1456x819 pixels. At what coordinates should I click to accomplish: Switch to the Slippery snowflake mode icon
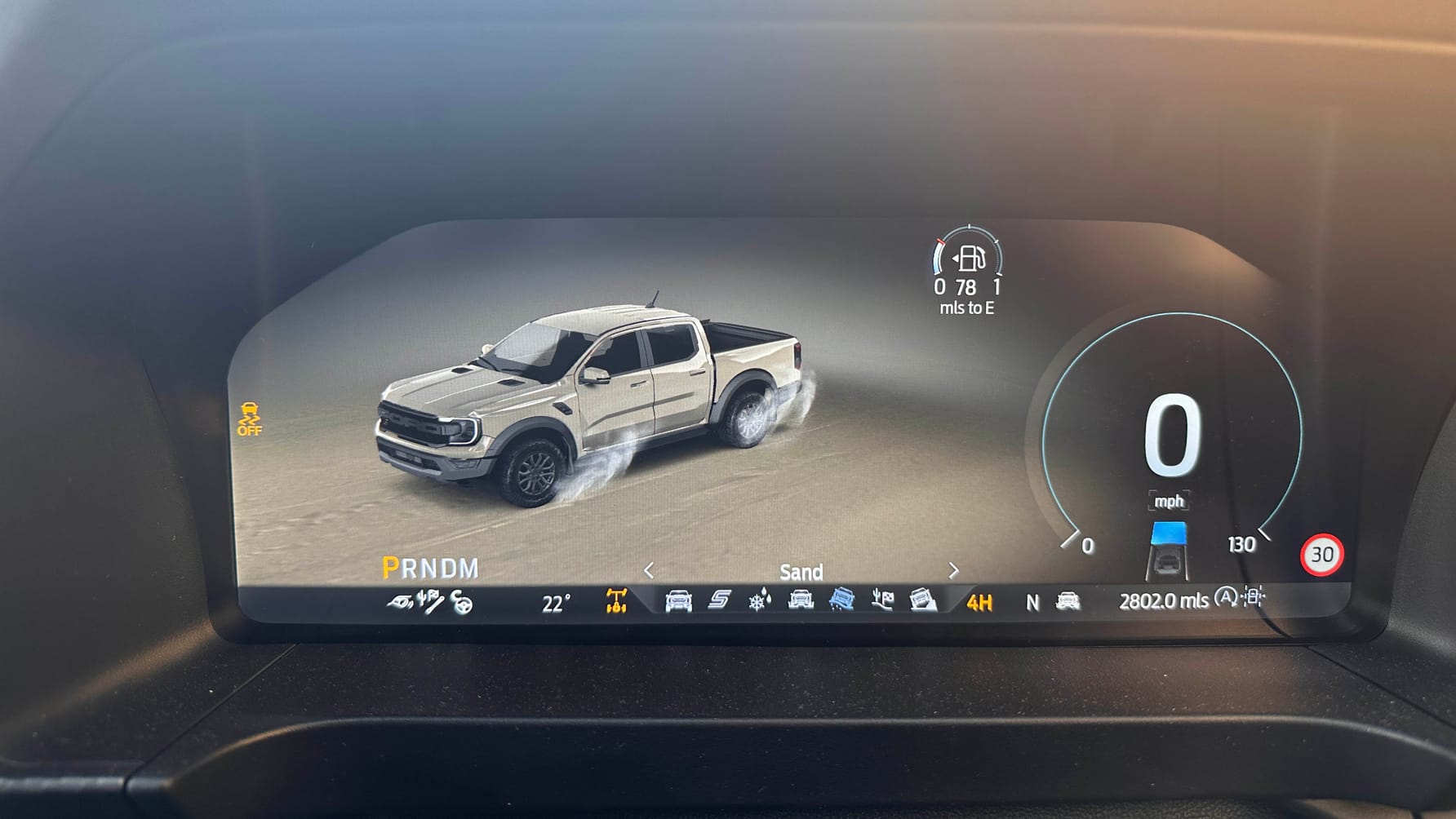pos(760,601)
